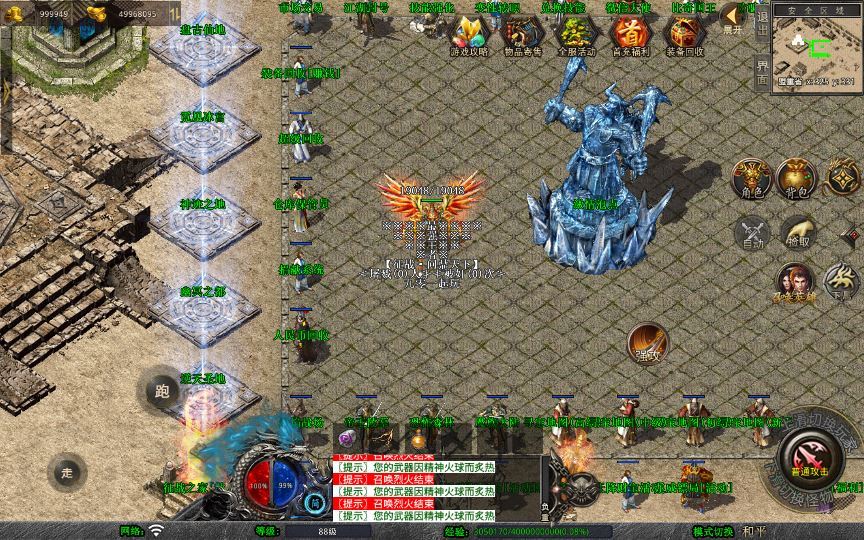Image resolution: width=864 pixels, height=540 pixels.
Task: Open the 物品寄售 consignment shop
Action: 521,36
